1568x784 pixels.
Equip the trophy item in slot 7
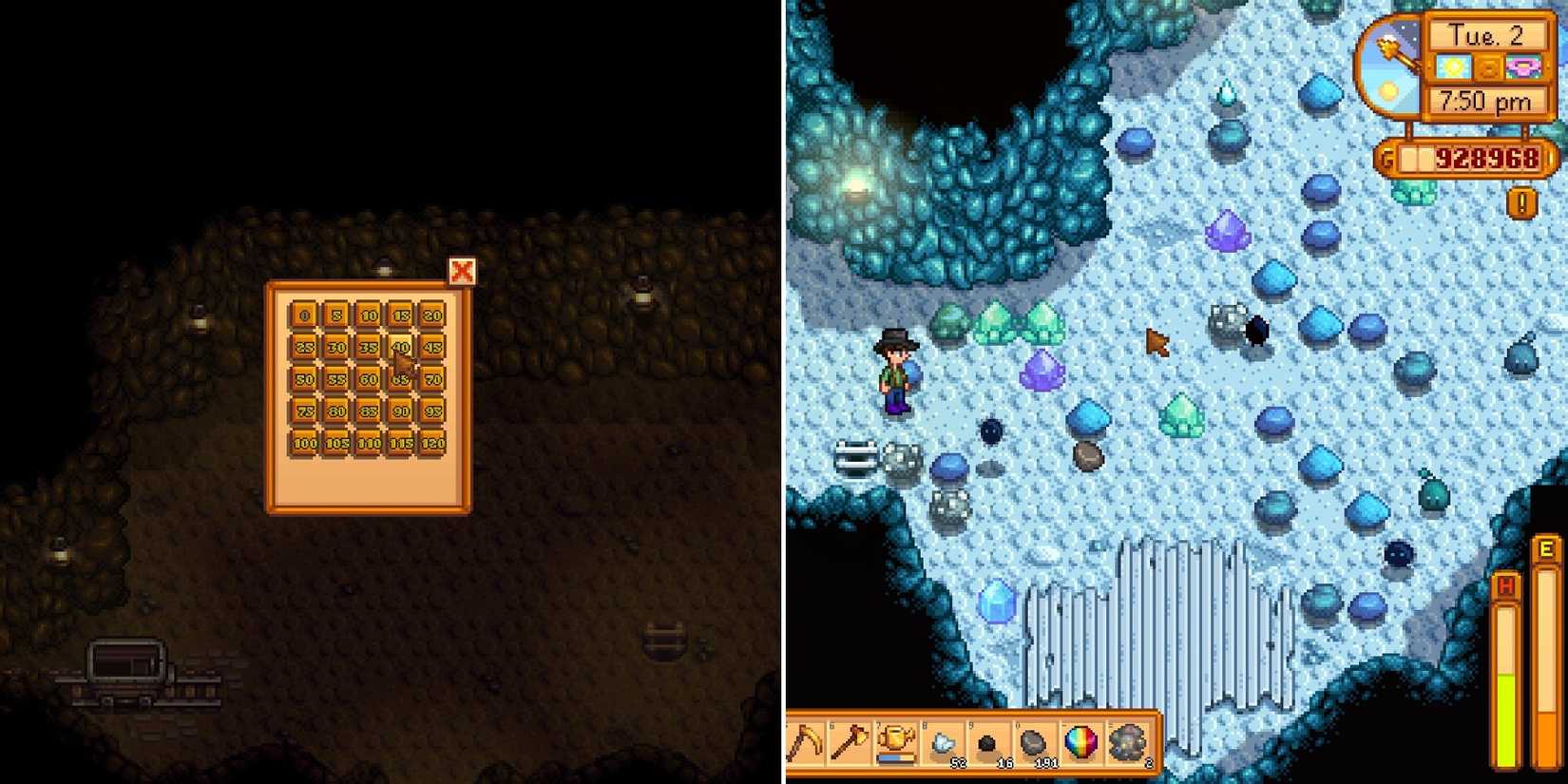(x=895, y=741)
